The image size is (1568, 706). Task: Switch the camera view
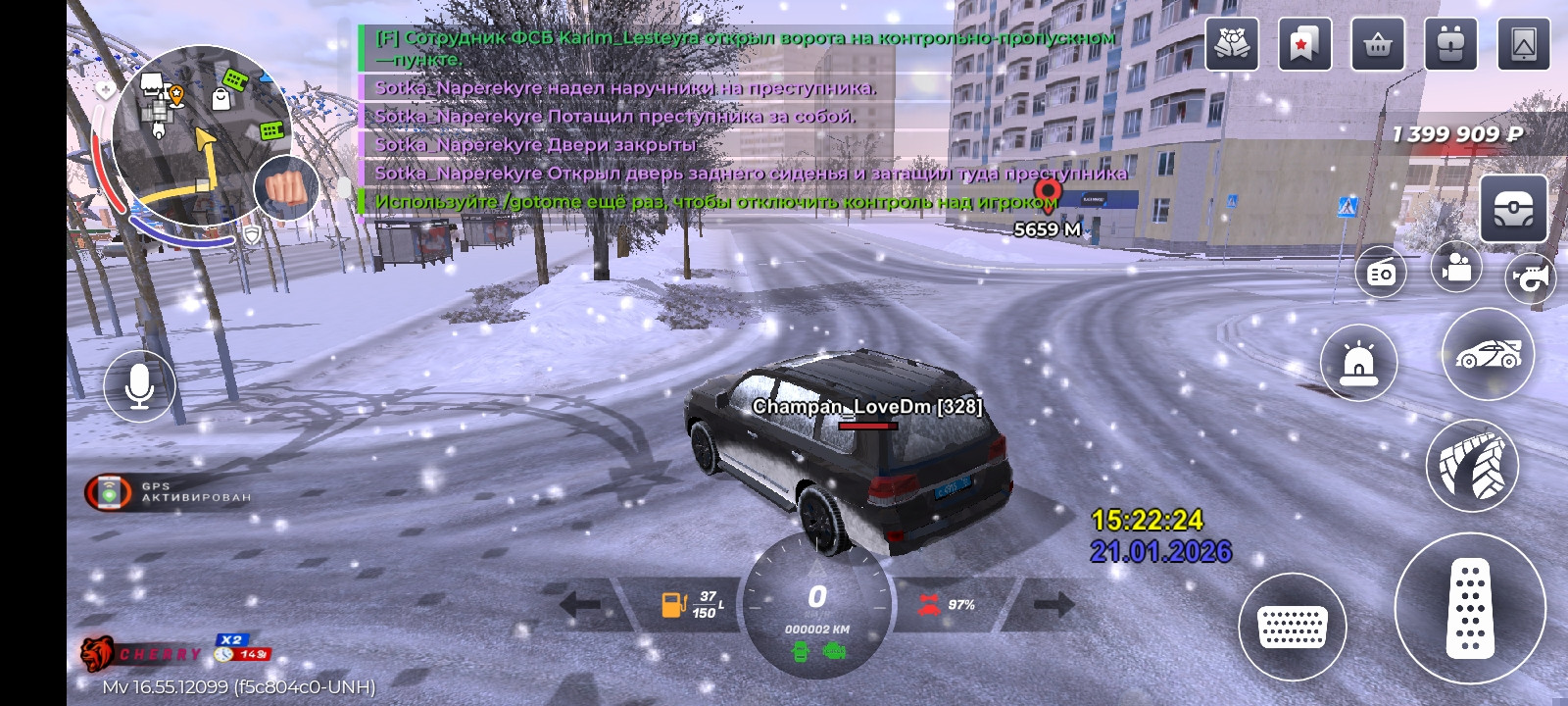(x=1456, y=267)
